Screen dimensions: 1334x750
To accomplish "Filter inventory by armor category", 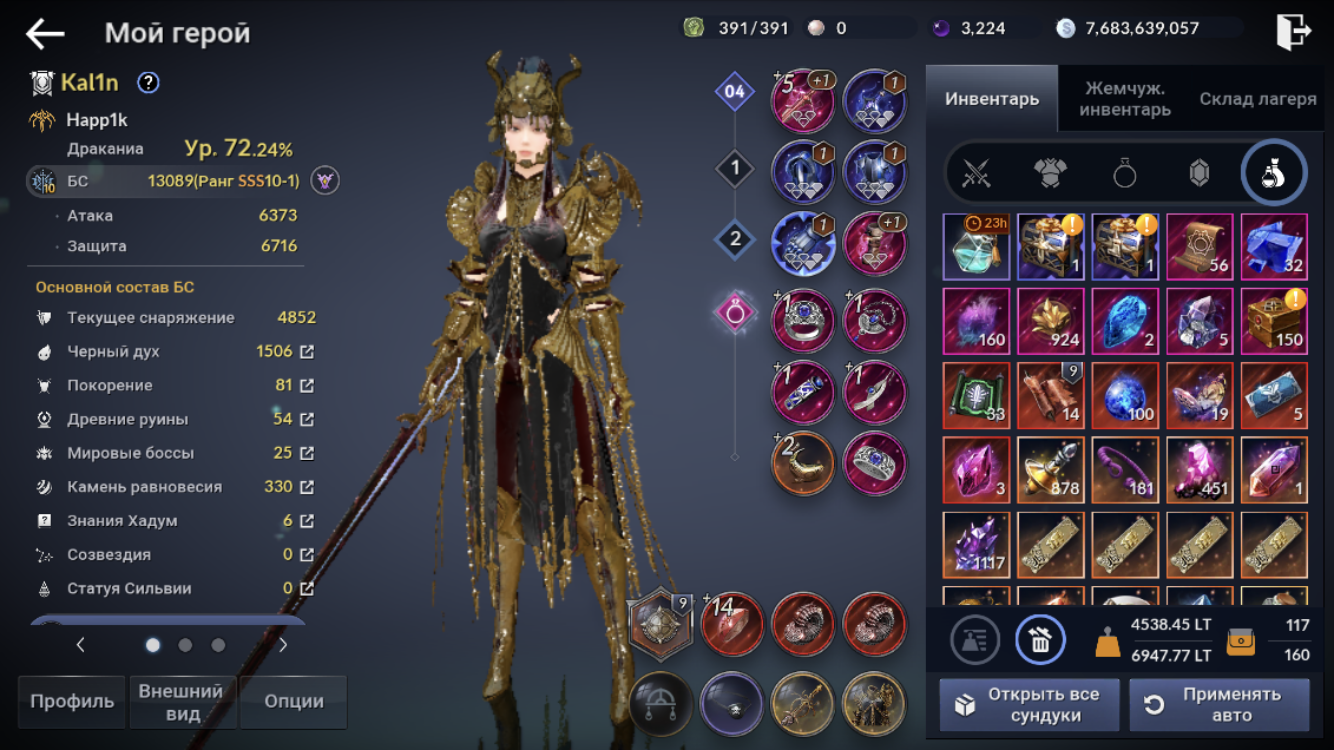I will 1050,173.
